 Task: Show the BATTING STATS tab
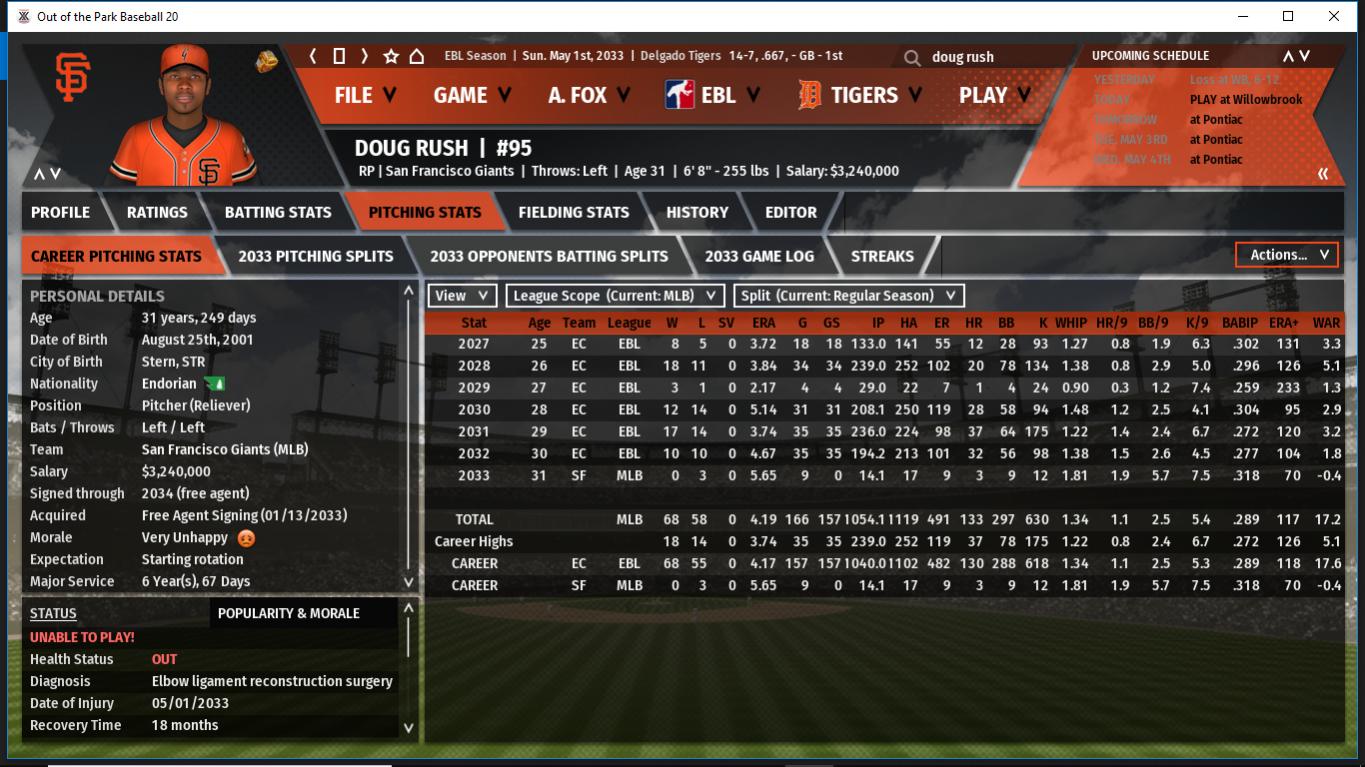point(277,212)
